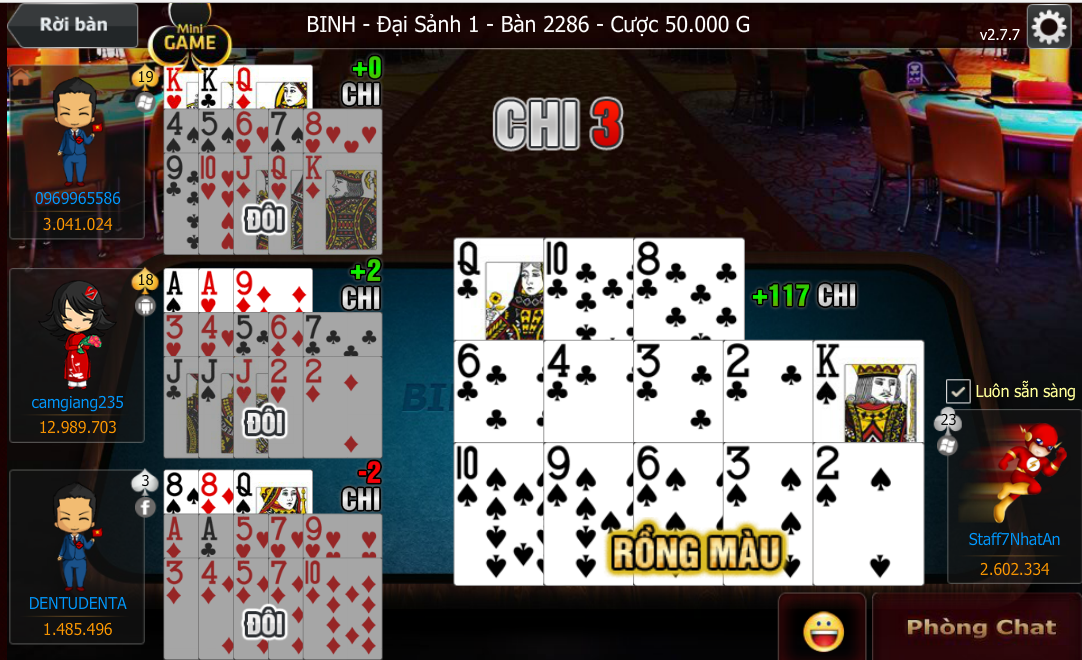The height and width of the screenshot is (660, 1082).
Task: Open the gear settings menu
Action: click(1049, 27)
